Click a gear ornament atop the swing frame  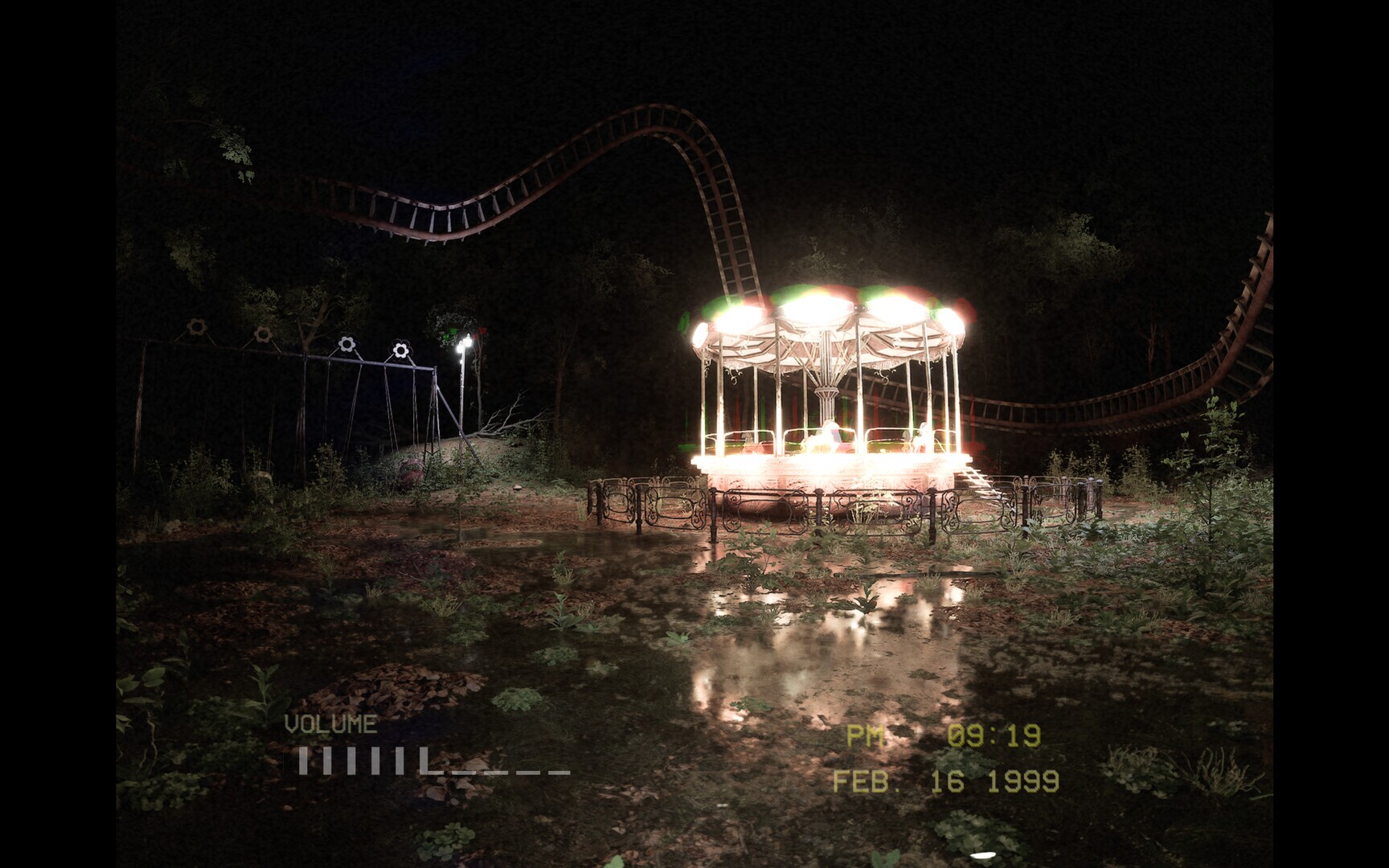click(347, 342)
